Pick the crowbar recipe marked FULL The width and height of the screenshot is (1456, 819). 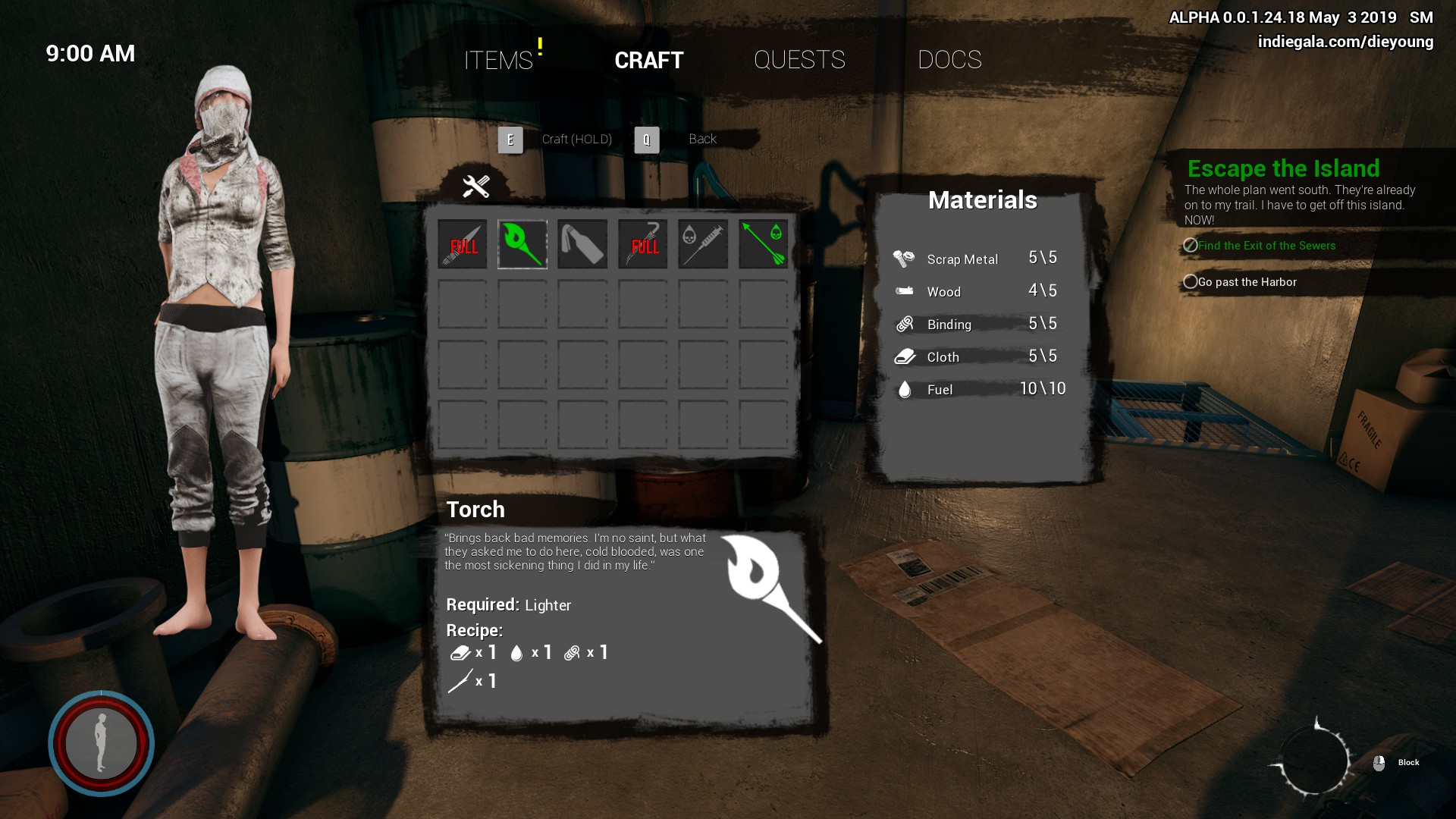click(x=643, y=244)
